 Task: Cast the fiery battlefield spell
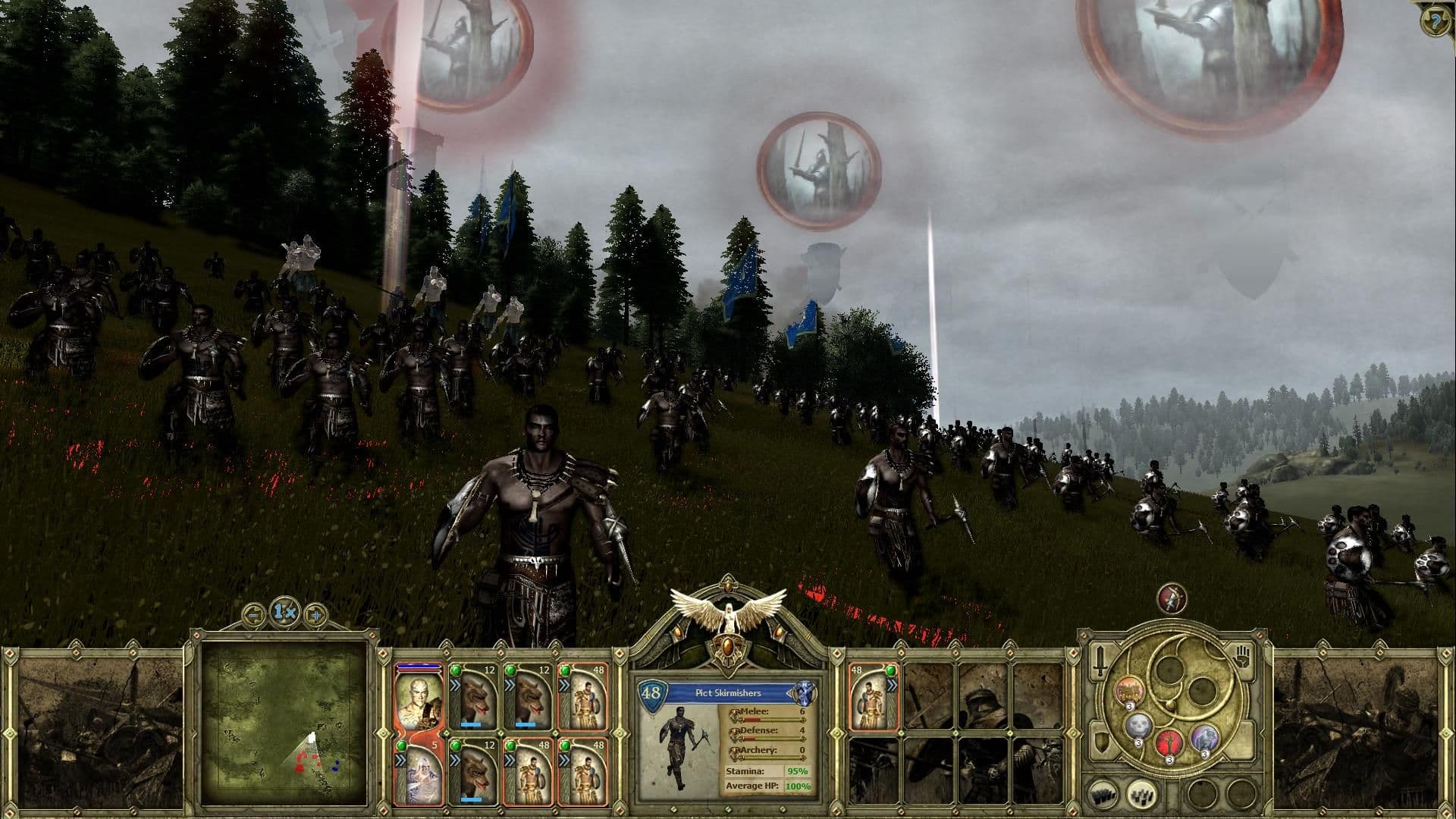tap(1129, 690)
